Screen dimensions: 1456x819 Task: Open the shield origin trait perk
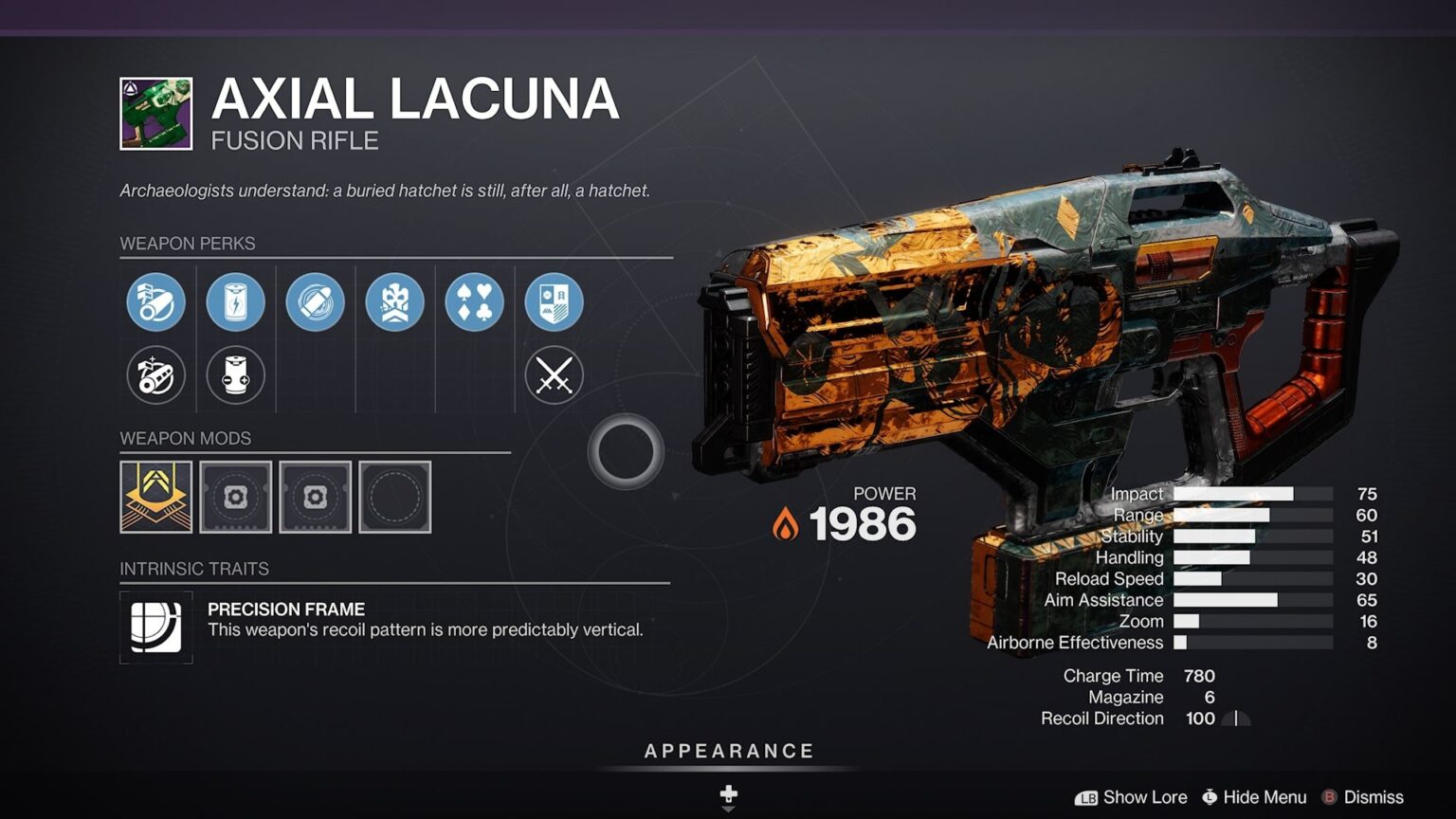553,301
